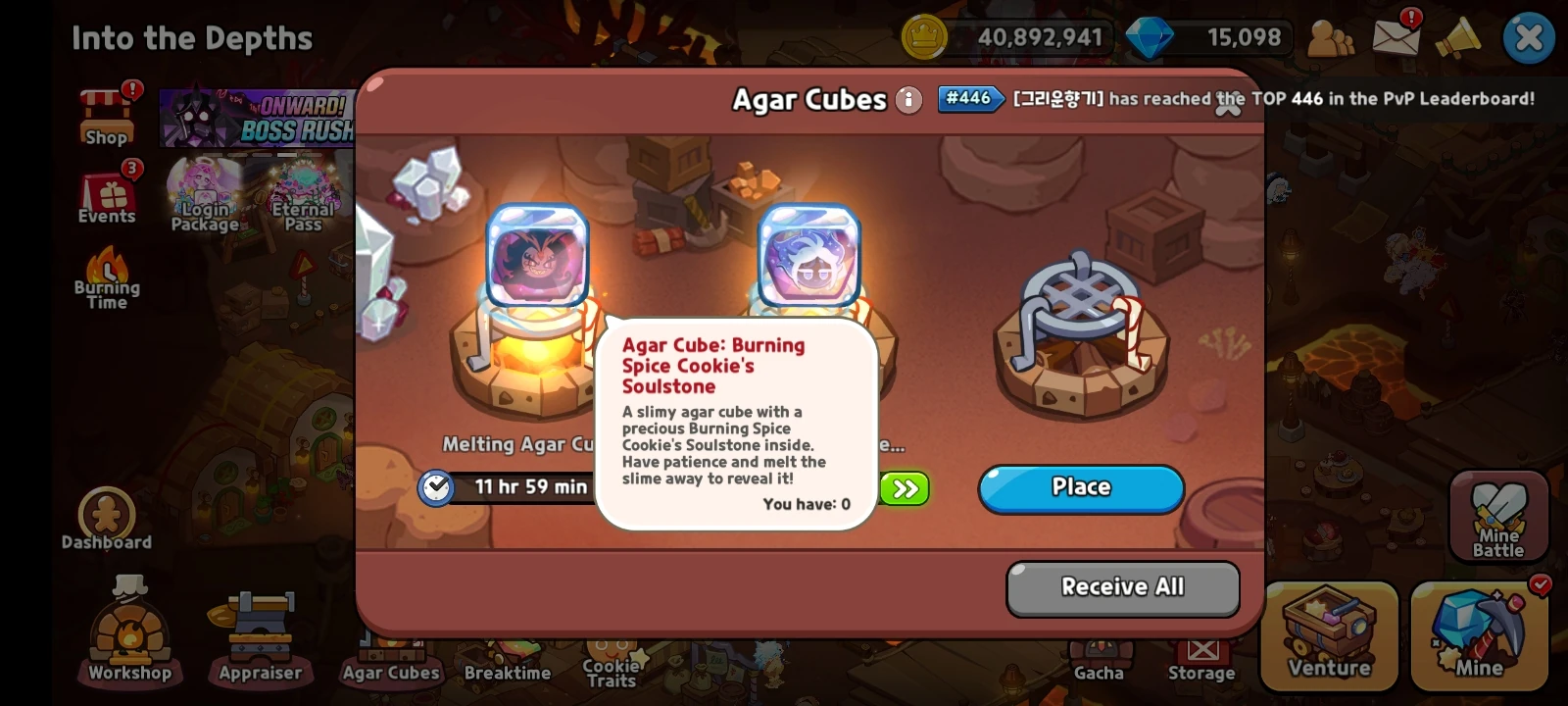Tap Receive All

coord(1122,587)
